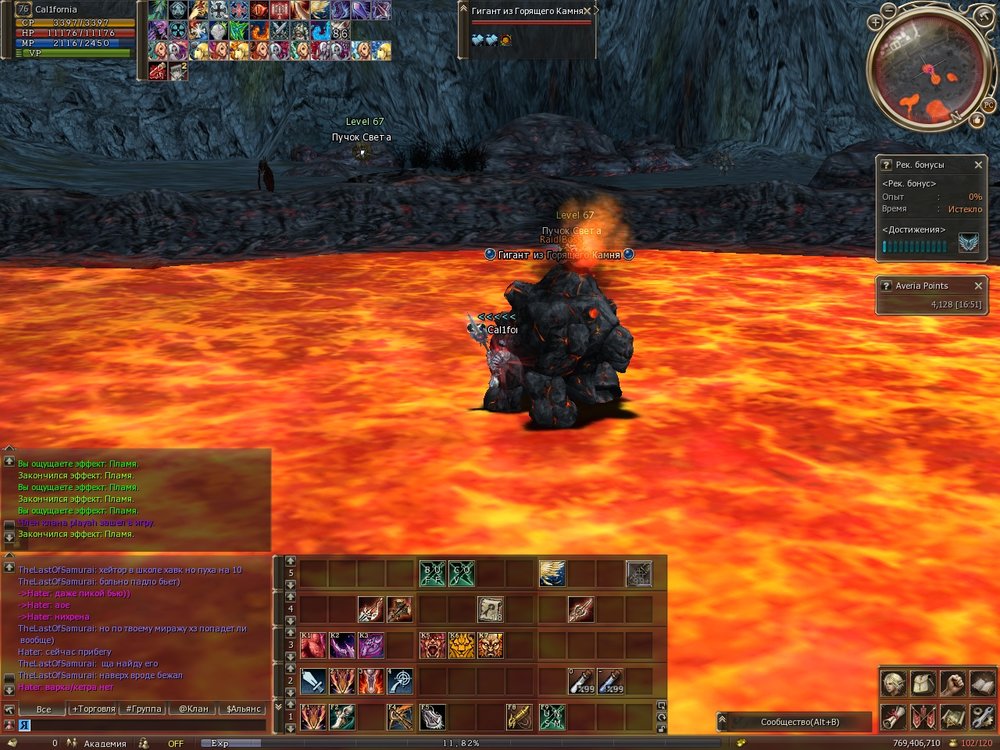The height and width of the screenshot is (750, 1000).
Task: Switch chat to the Все tab
Action: point(43,709)
